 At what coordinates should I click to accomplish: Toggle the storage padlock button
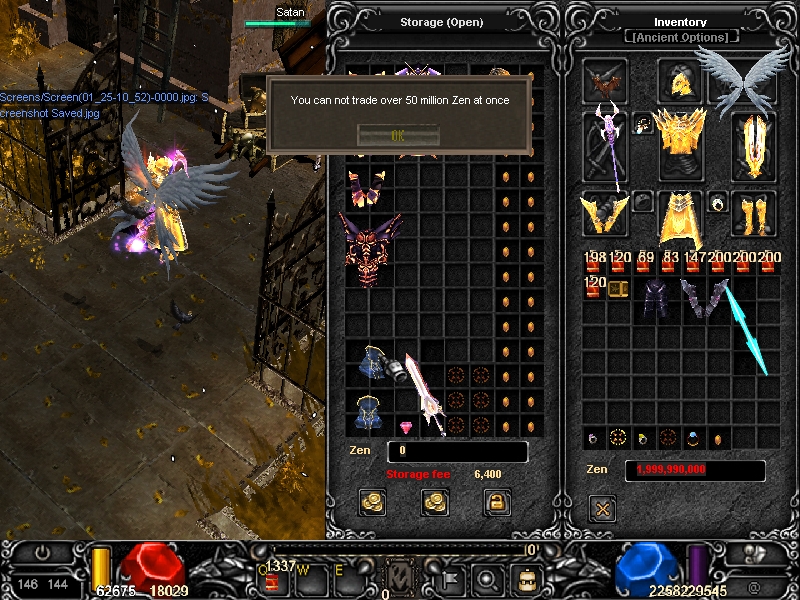click(496, 503)
